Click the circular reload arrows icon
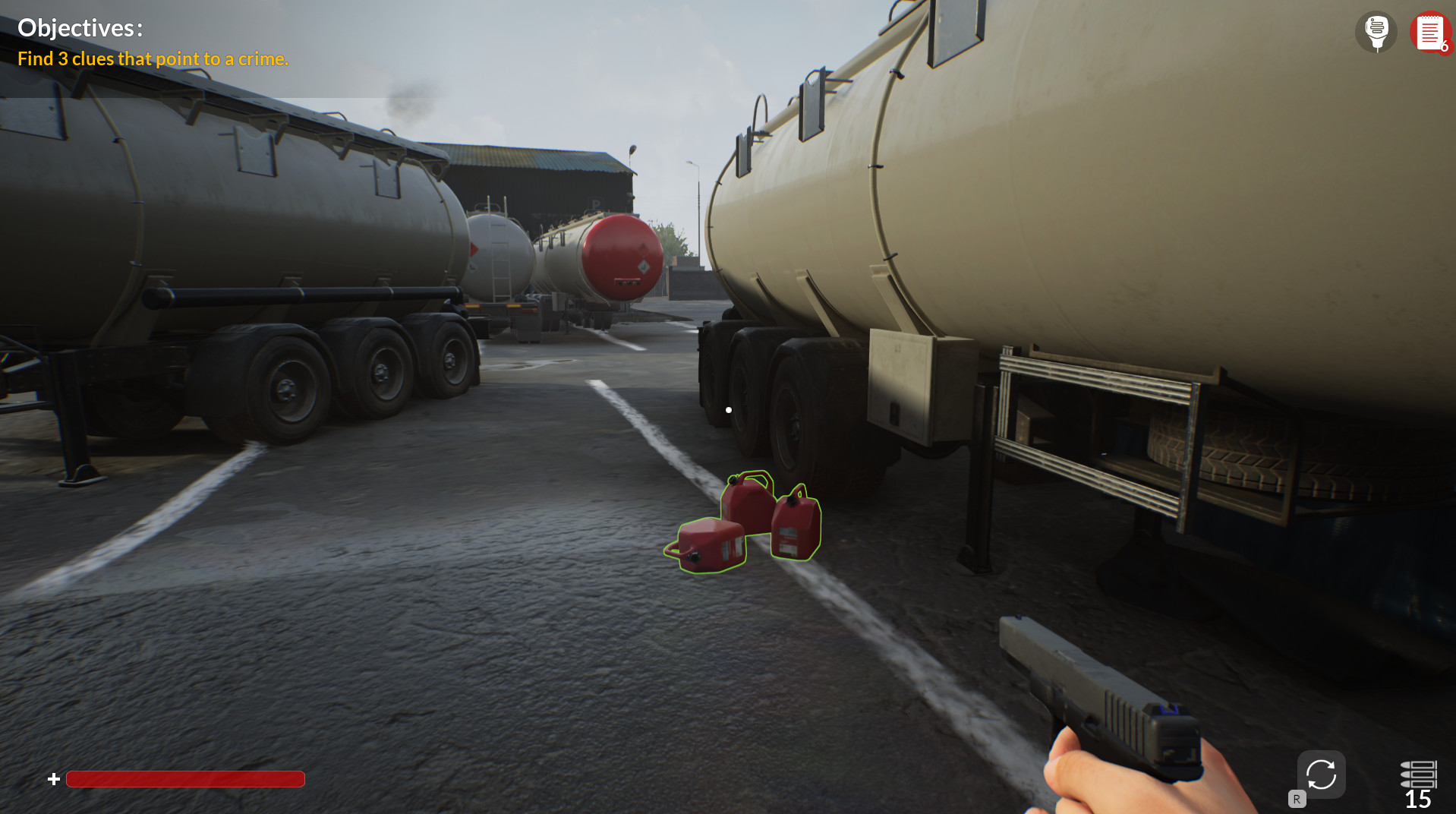The image size is (1456, 814). click(x=1320, y=774)
